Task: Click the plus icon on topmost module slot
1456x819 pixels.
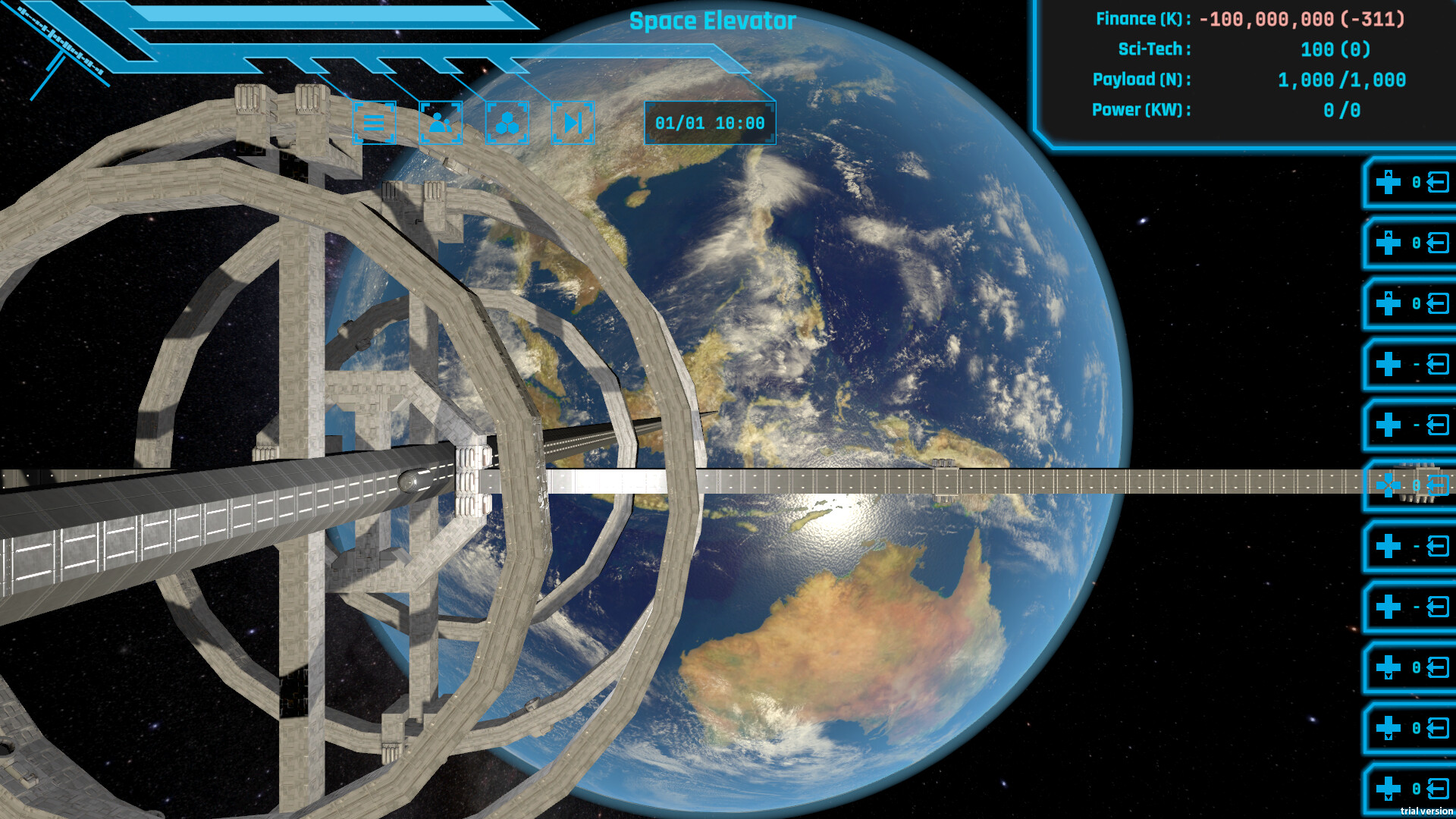Action: pyautogui.click(x=1388, y=180)
